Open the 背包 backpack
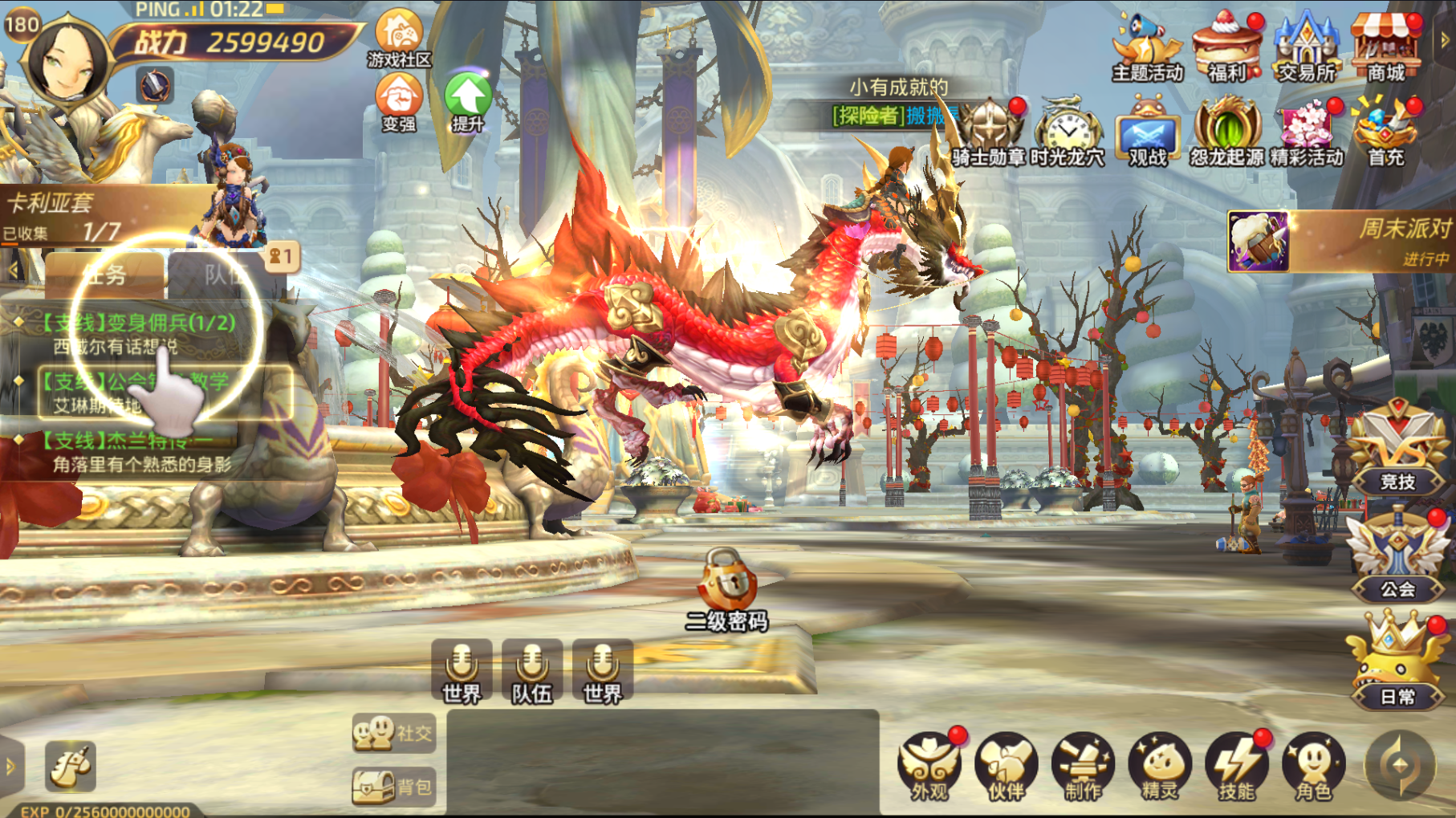The image size is (1456, 818). (394, 787)
